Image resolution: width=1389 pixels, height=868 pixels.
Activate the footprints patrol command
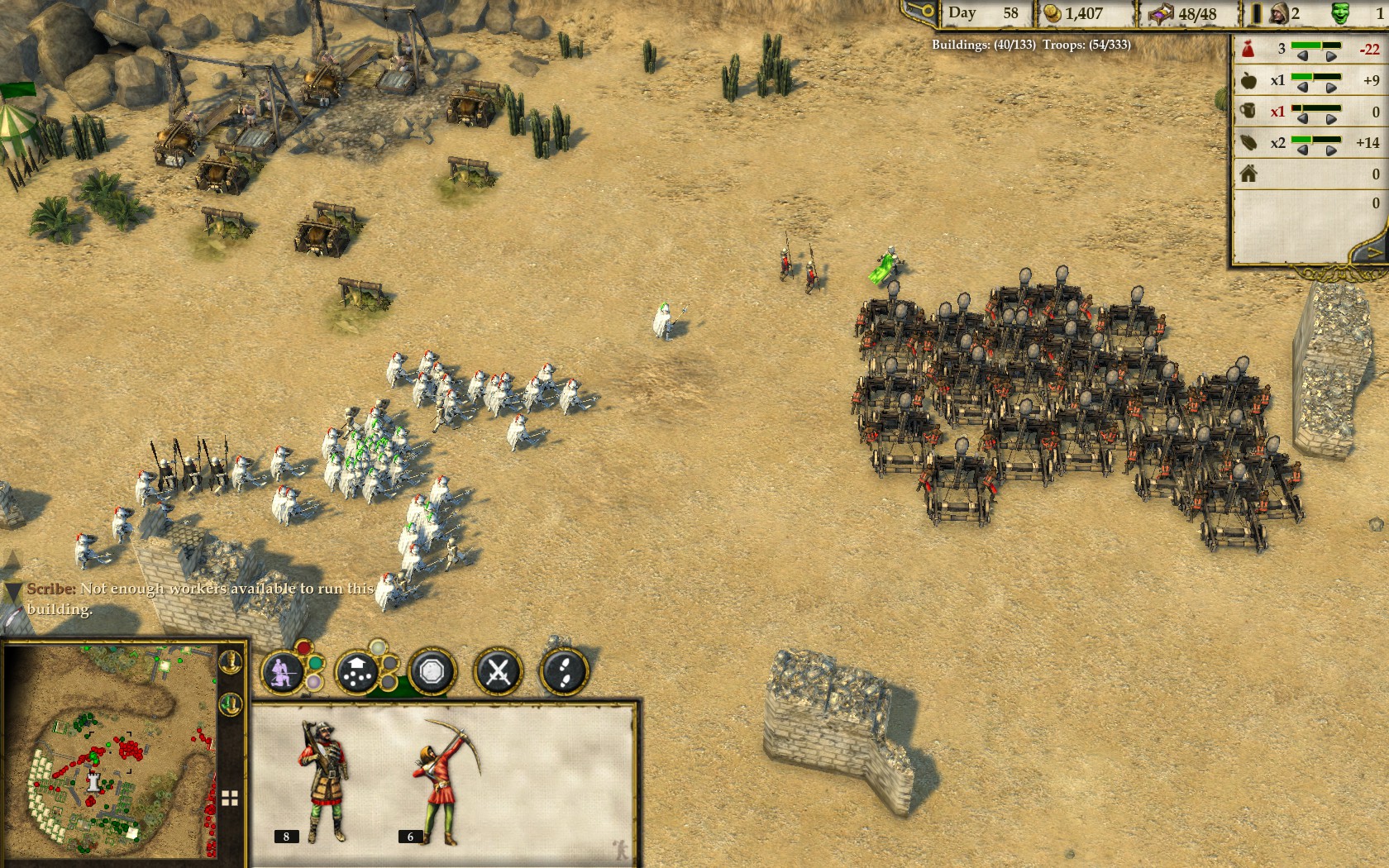pyautogui.click(x=565, y=672)
